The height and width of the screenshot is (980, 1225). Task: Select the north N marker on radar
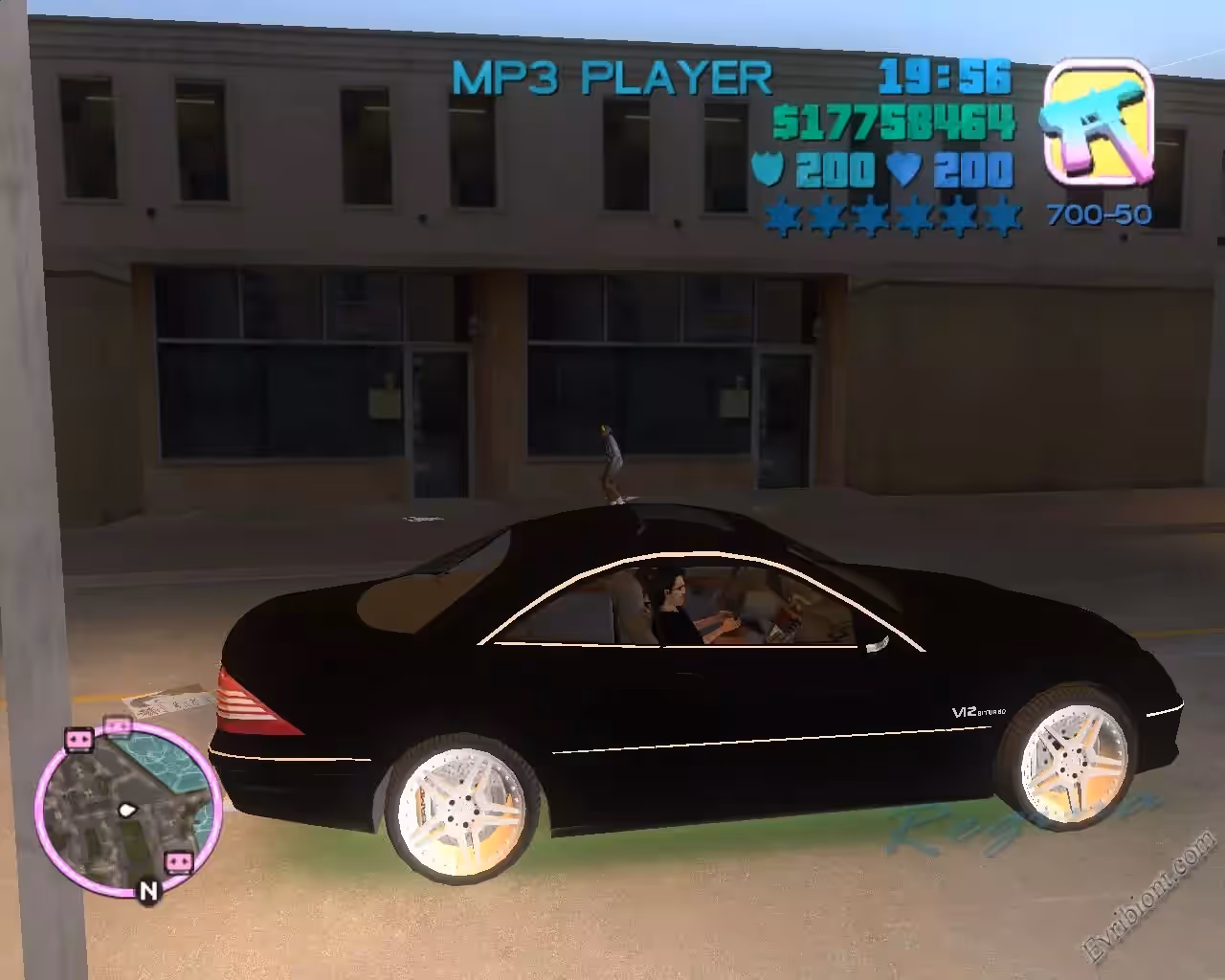click(148, 892)
